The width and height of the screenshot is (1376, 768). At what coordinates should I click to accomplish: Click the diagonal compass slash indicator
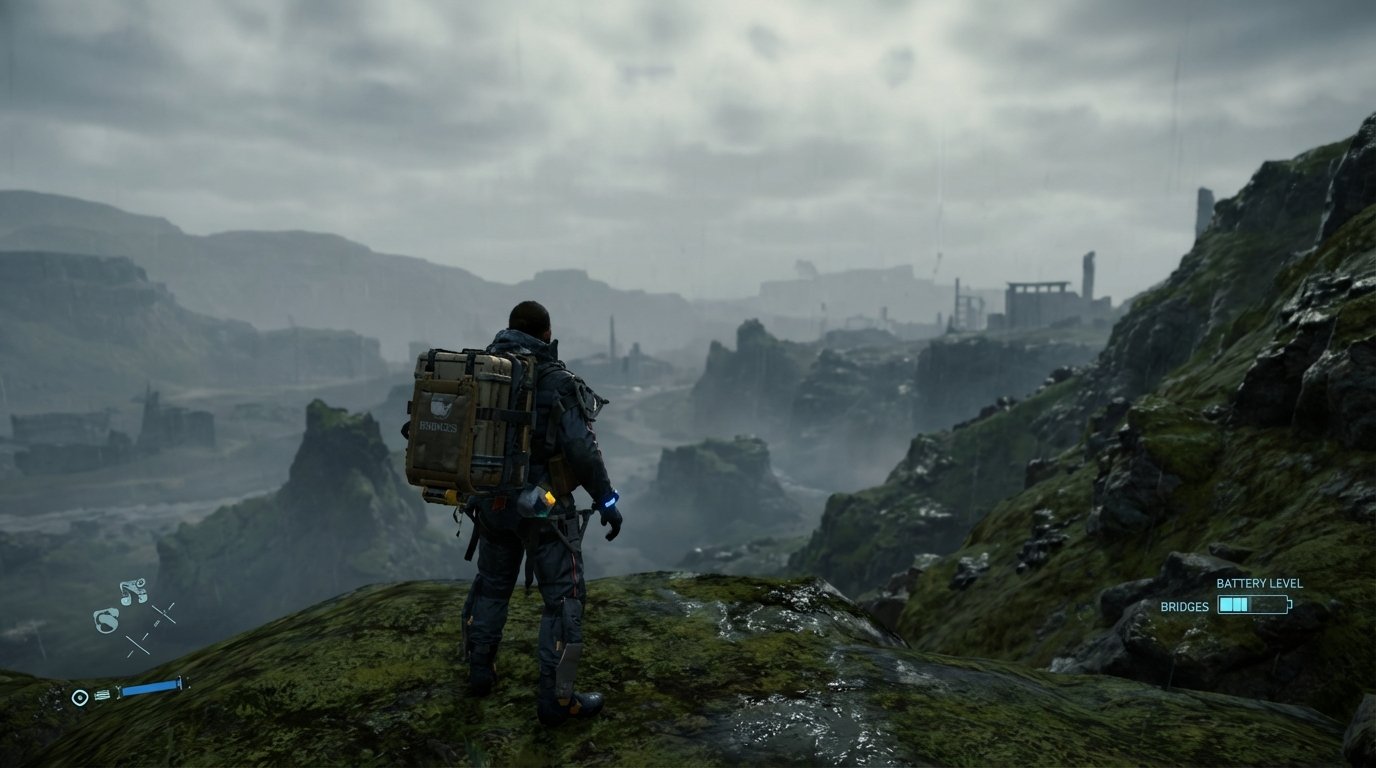pyautogui.click(x=138, y=644)
